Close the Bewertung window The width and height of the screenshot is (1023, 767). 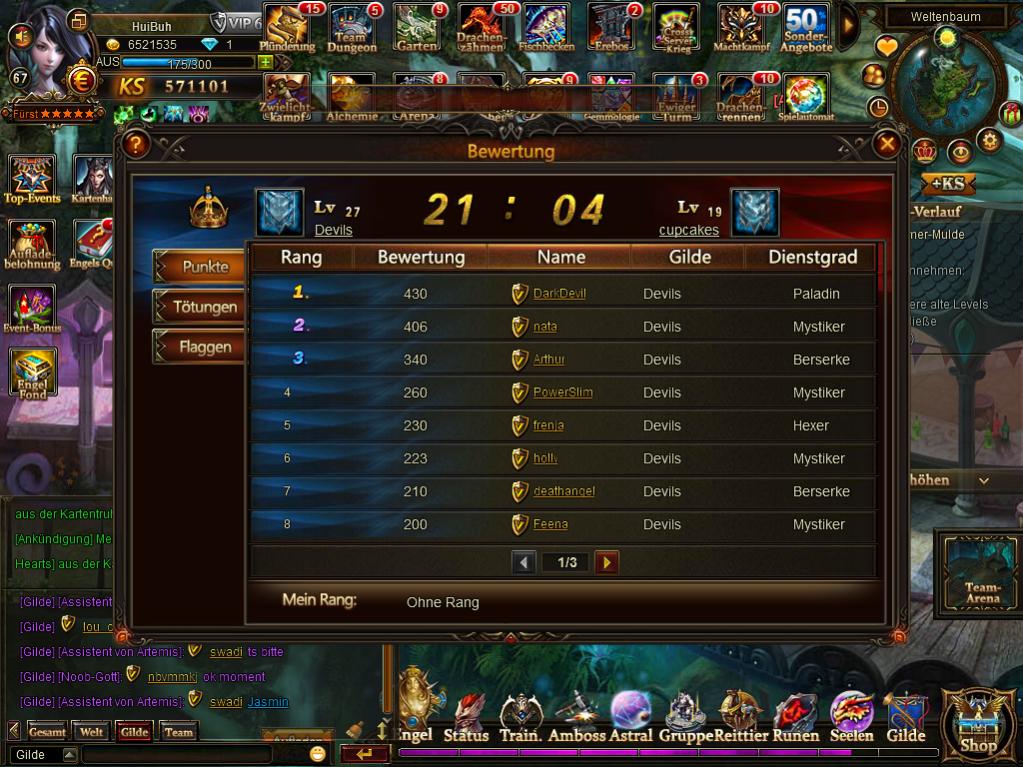887,144
